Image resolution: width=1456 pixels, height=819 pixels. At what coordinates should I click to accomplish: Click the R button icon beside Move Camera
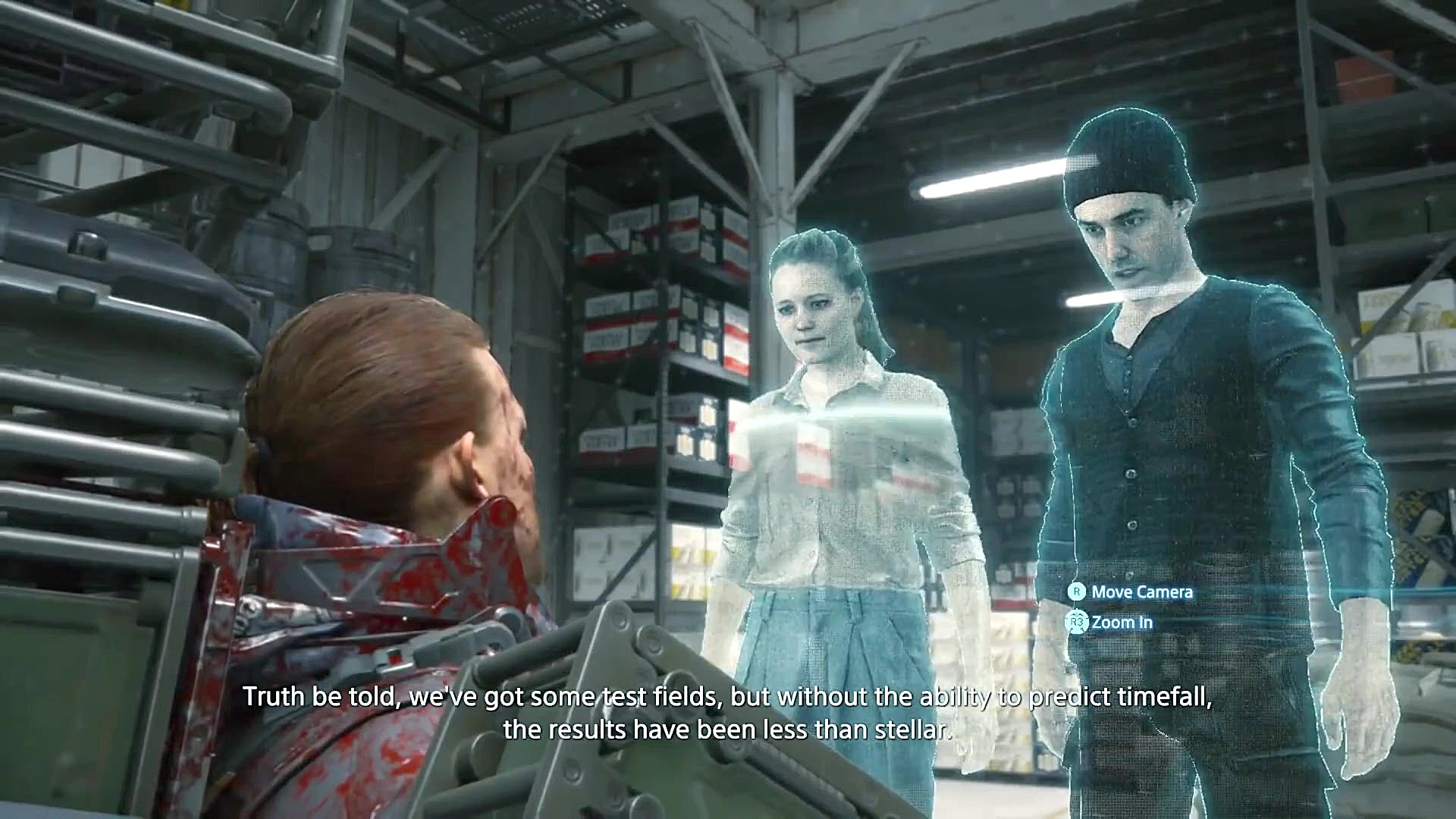pos(1078,592)
